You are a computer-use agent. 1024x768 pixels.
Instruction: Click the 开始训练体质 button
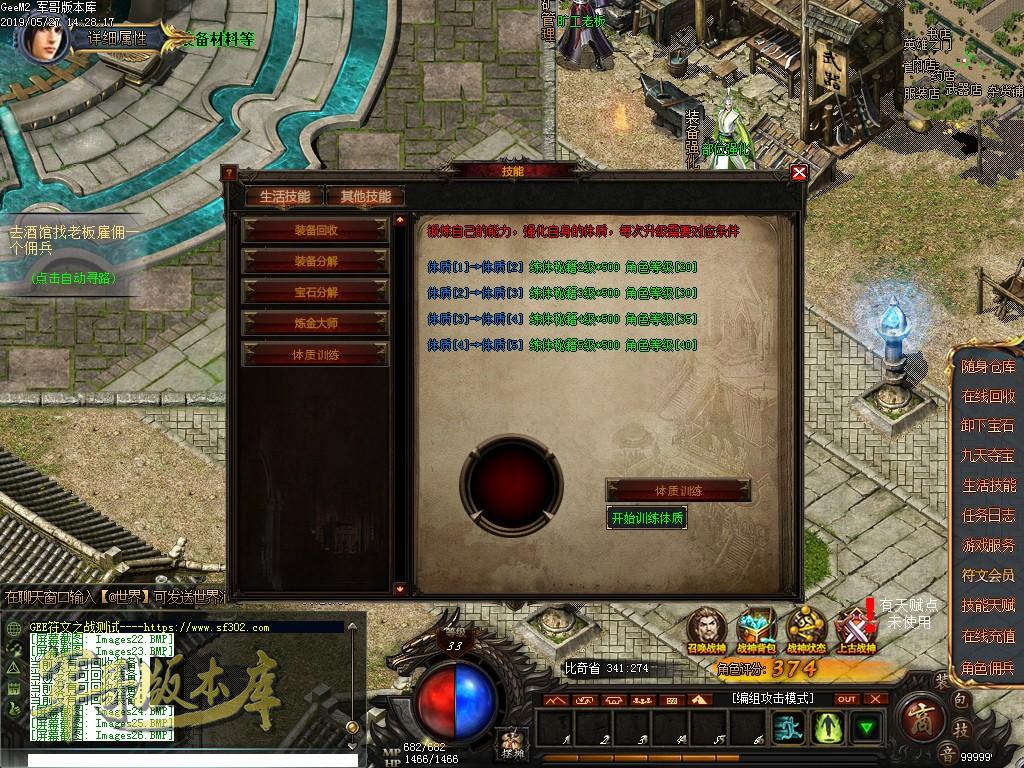pyautogui.click(x=648, y=518)
